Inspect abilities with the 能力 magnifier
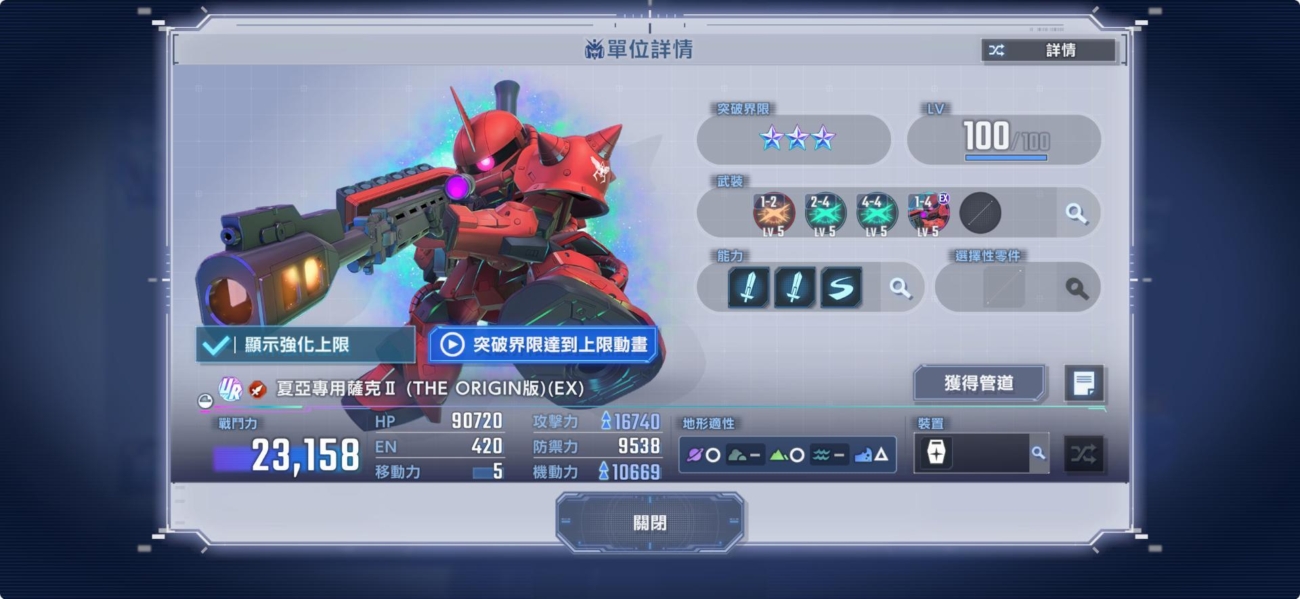This screenshot has width=1300, height=599. click(x=900, y=288)
